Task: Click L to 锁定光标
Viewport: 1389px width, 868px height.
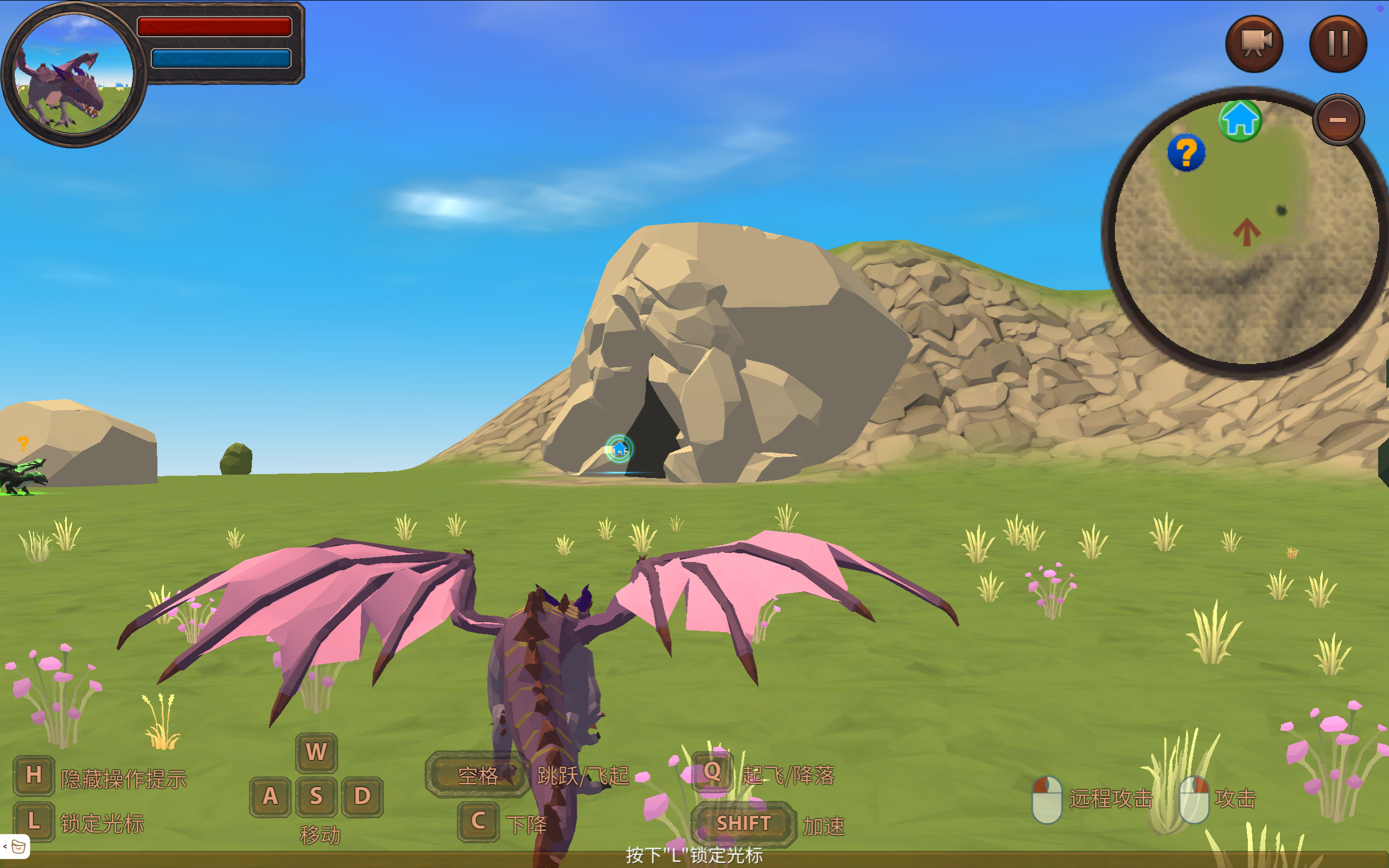Action: [34, 821]
